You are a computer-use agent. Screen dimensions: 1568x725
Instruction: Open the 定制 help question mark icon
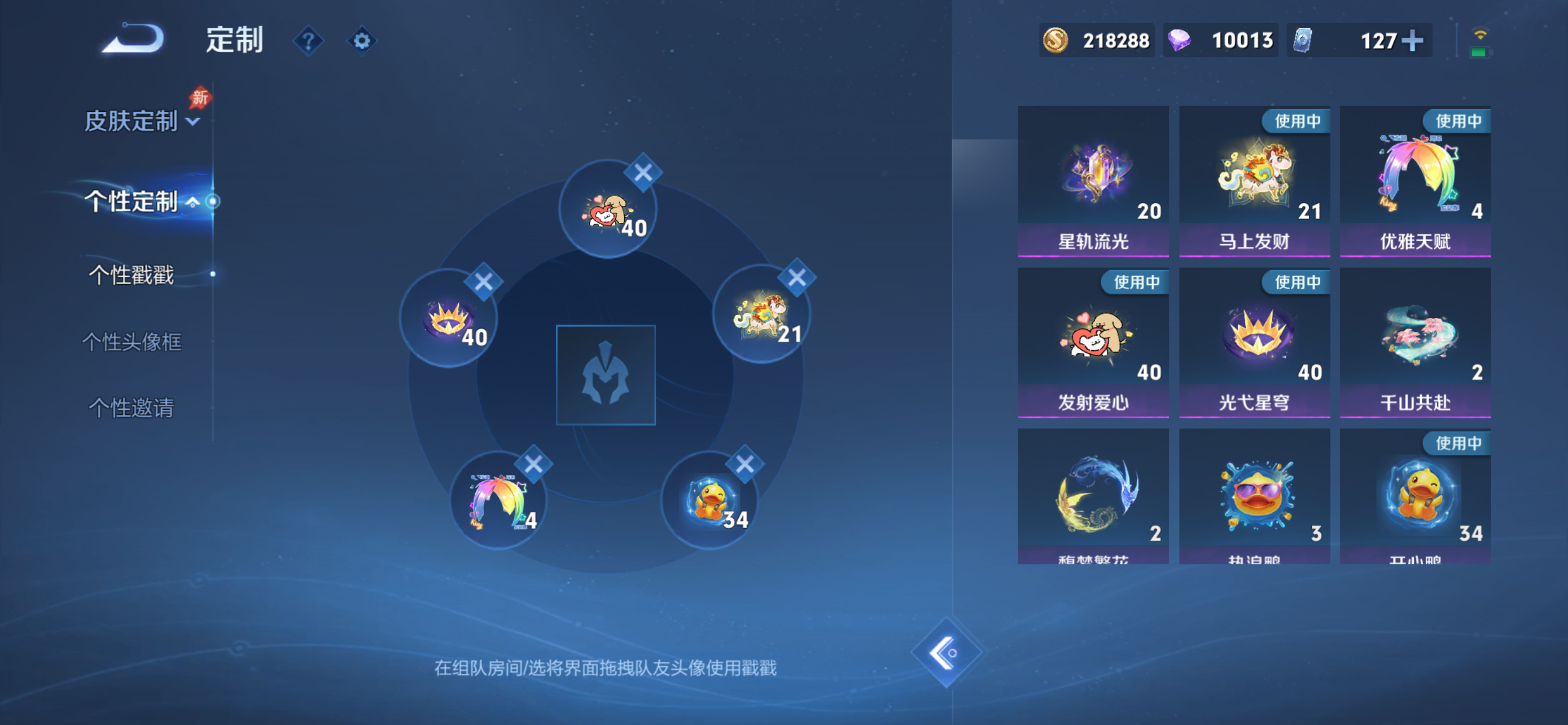click(309, 40)
